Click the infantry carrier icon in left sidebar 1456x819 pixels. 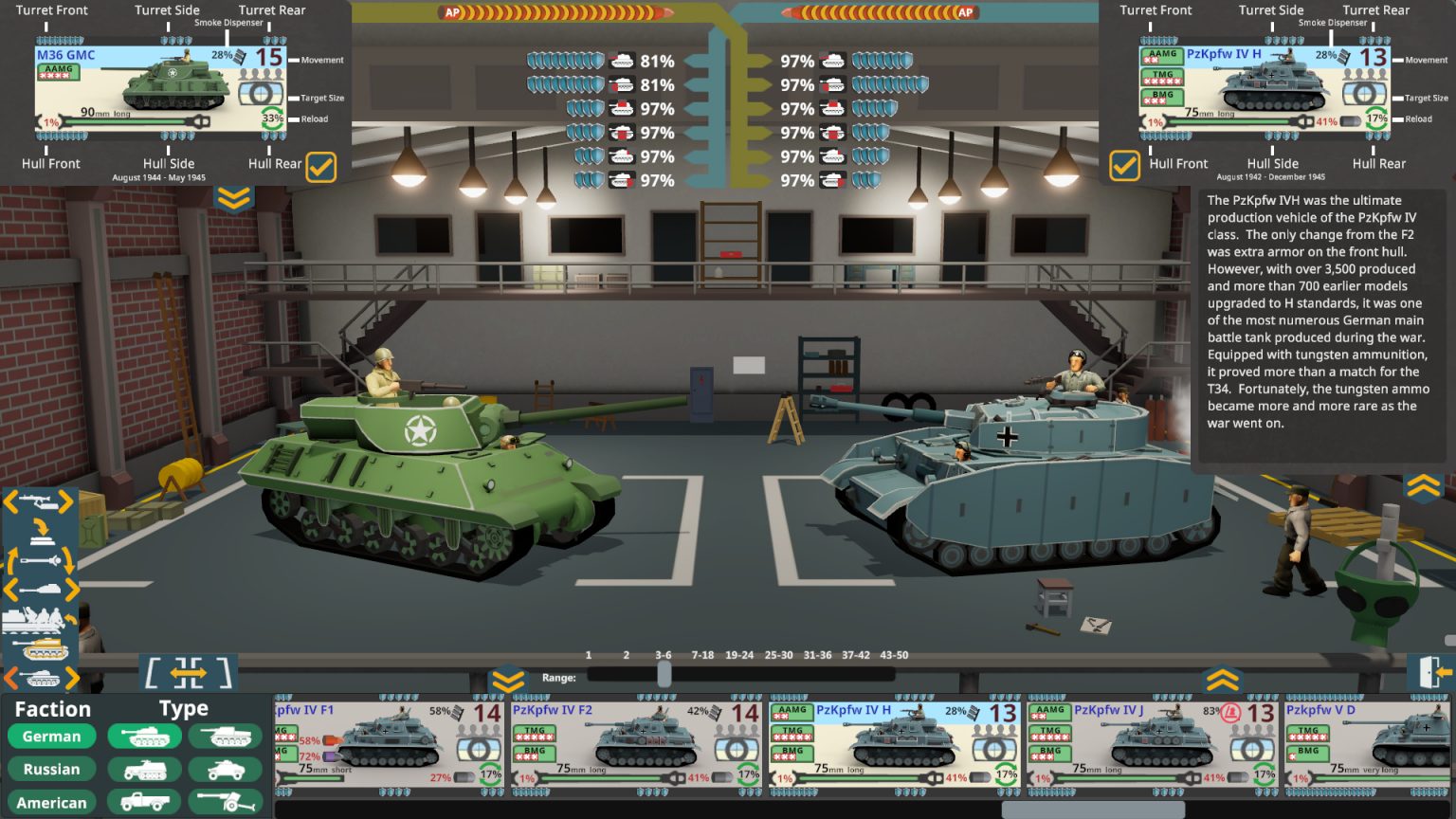(x=34, y=618)
